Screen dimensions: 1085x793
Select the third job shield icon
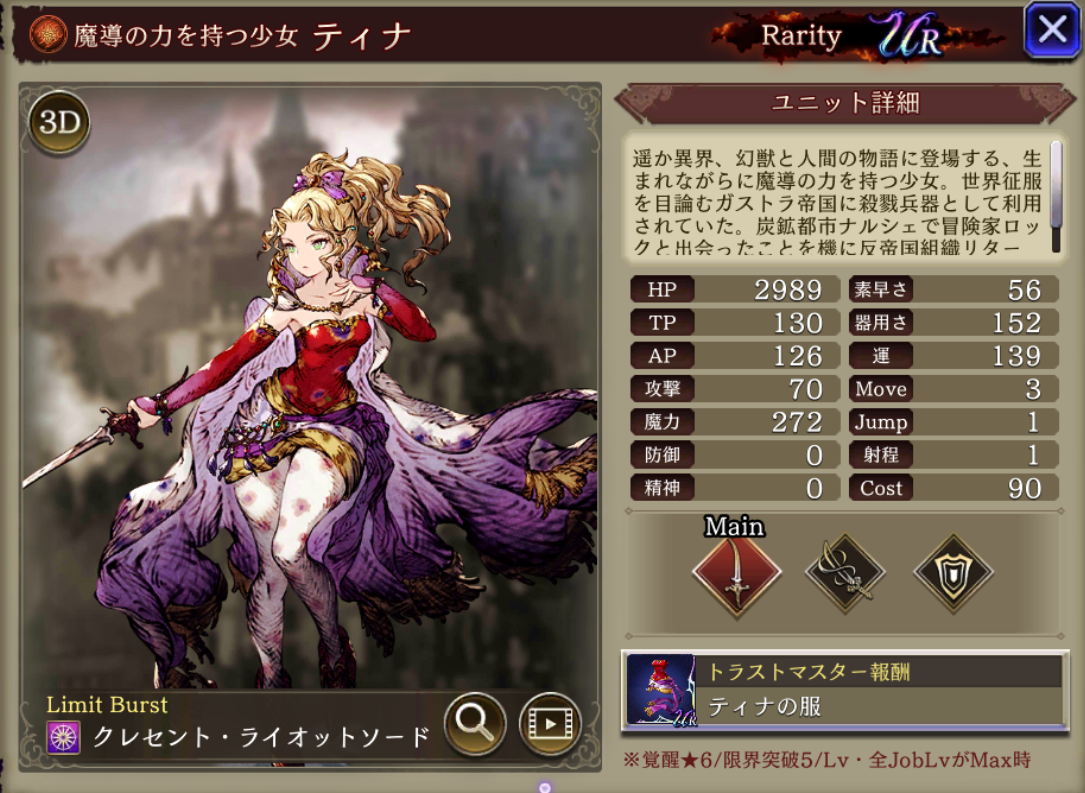click(953, 574)
